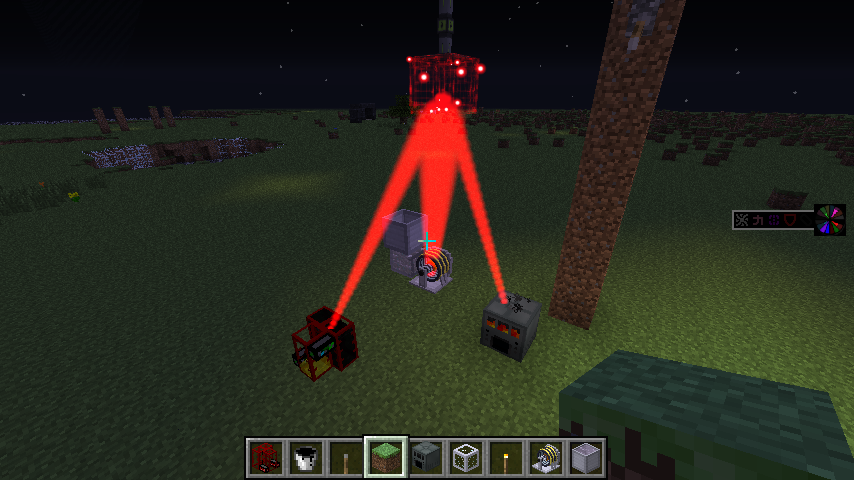Click the red shield symbol

[x=790, y=220]
